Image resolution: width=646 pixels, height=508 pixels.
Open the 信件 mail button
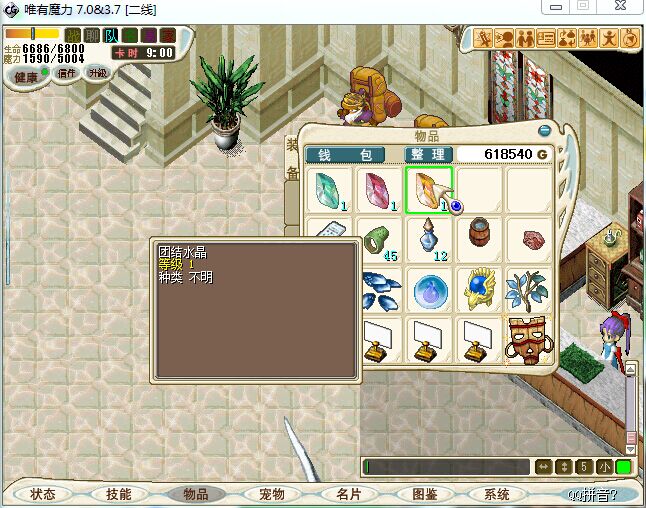68,72
